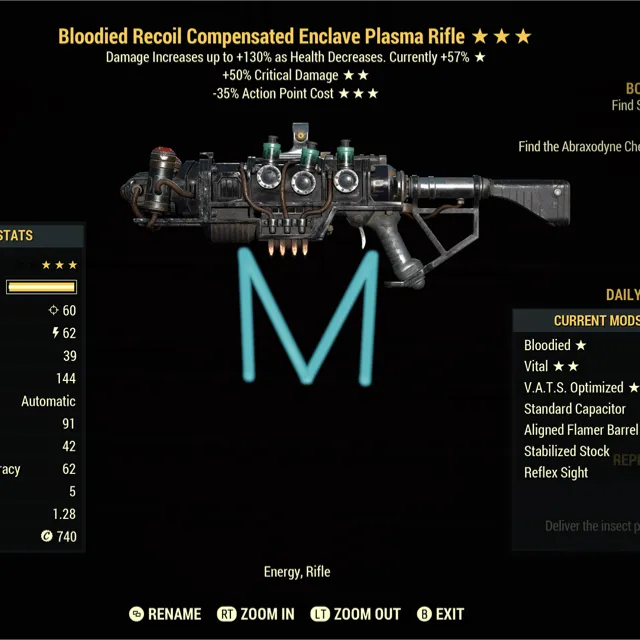Choose the Rename option for the weapon
This screenshot has height=640, width=640.
[166, 614]
